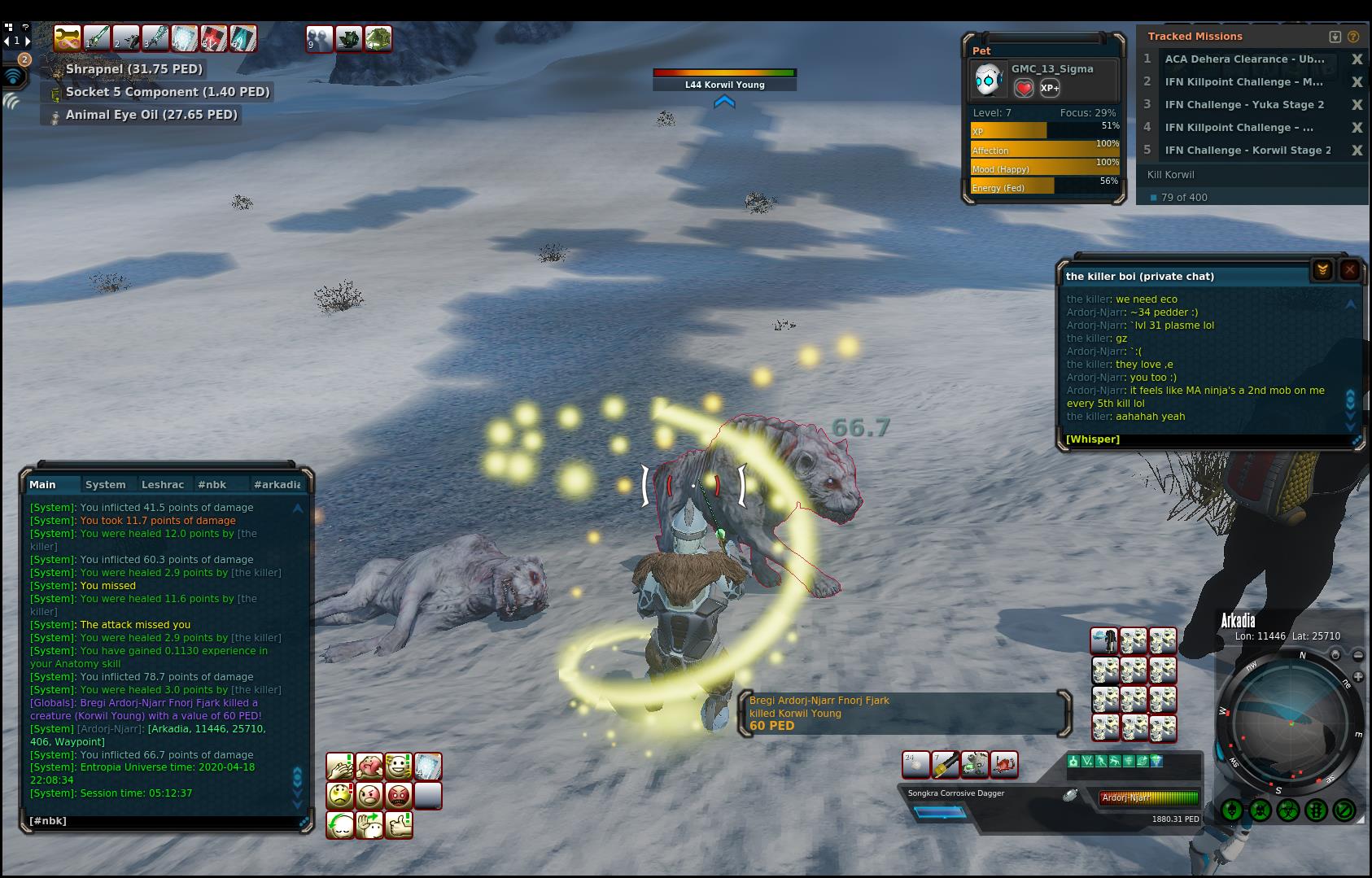Image resolution: width=1372 pixels, height=878 pixels.
Task: Select the IFN Challenge - Yuka Stage 2 mission
Action: pyautogui.click(x=1244, y=105)
